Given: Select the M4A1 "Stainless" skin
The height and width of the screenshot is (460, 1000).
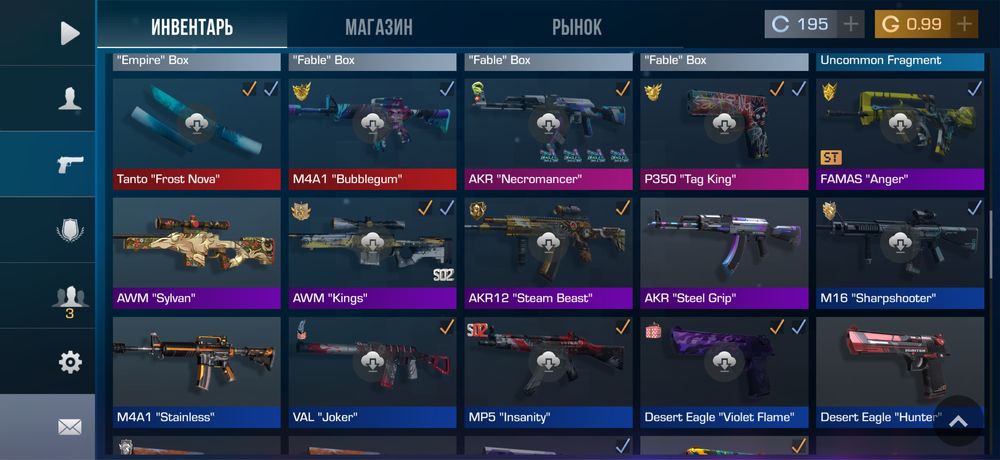Looking at the screenshot, I should tap(196, 372).
